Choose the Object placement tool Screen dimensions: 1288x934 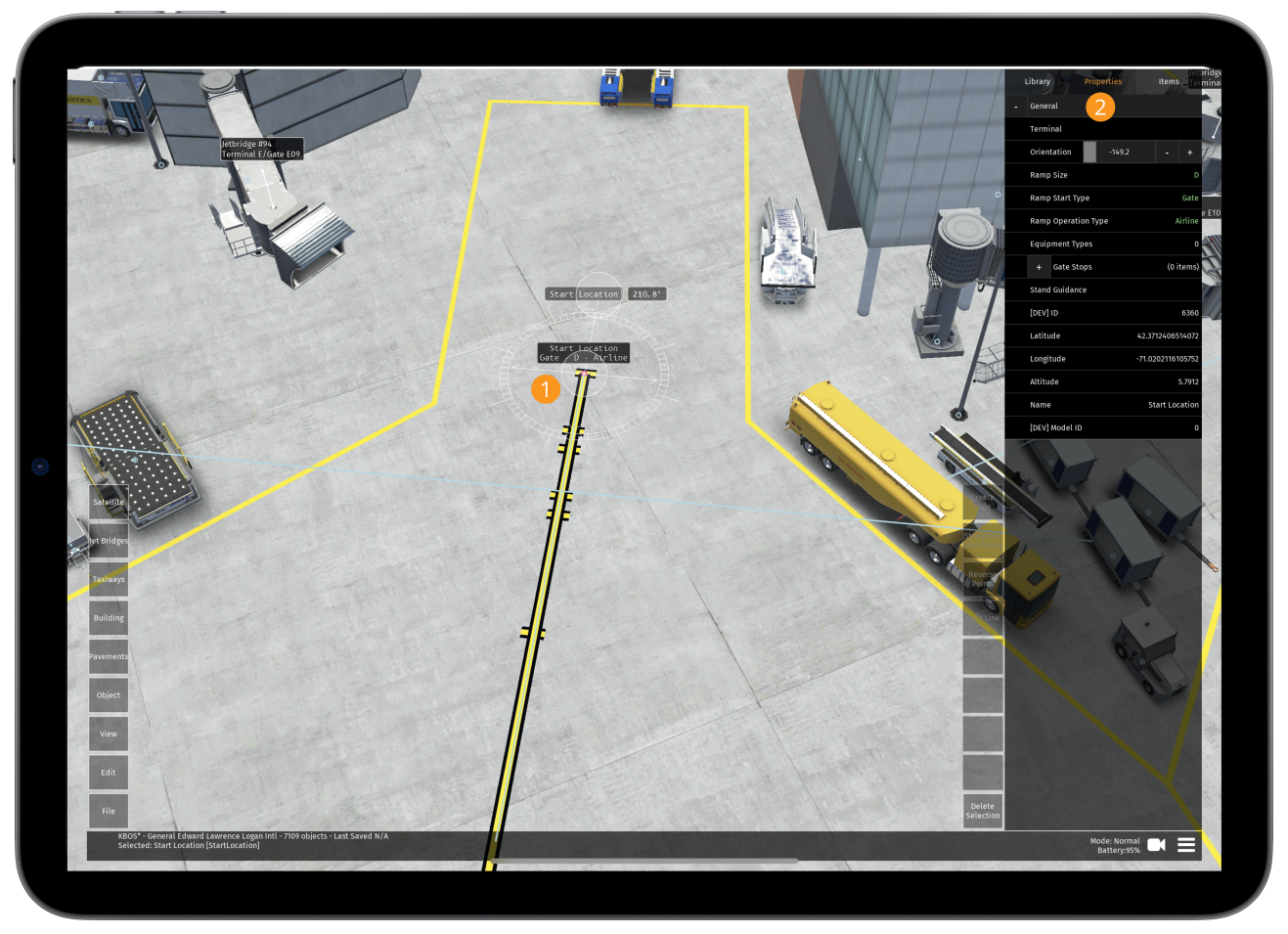coord(108,694)
